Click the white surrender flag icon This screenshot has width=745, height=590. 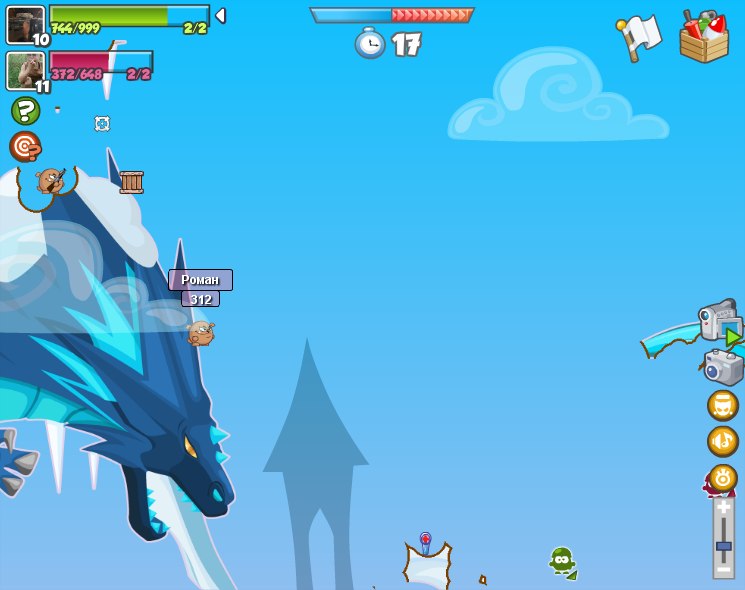click(x=640, y=36)
